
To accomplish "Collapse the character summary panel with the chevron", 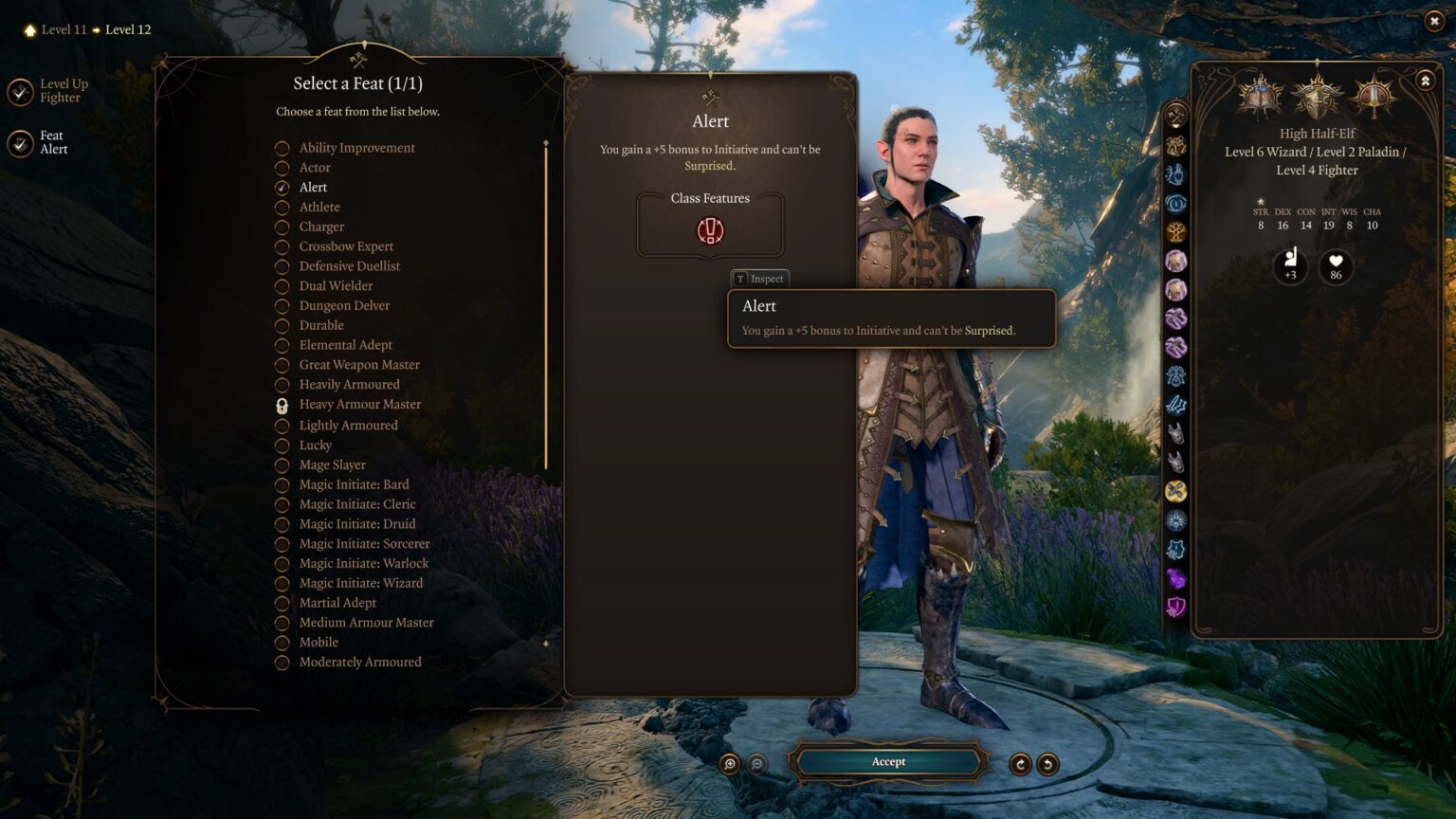I will coord(1425,81).
